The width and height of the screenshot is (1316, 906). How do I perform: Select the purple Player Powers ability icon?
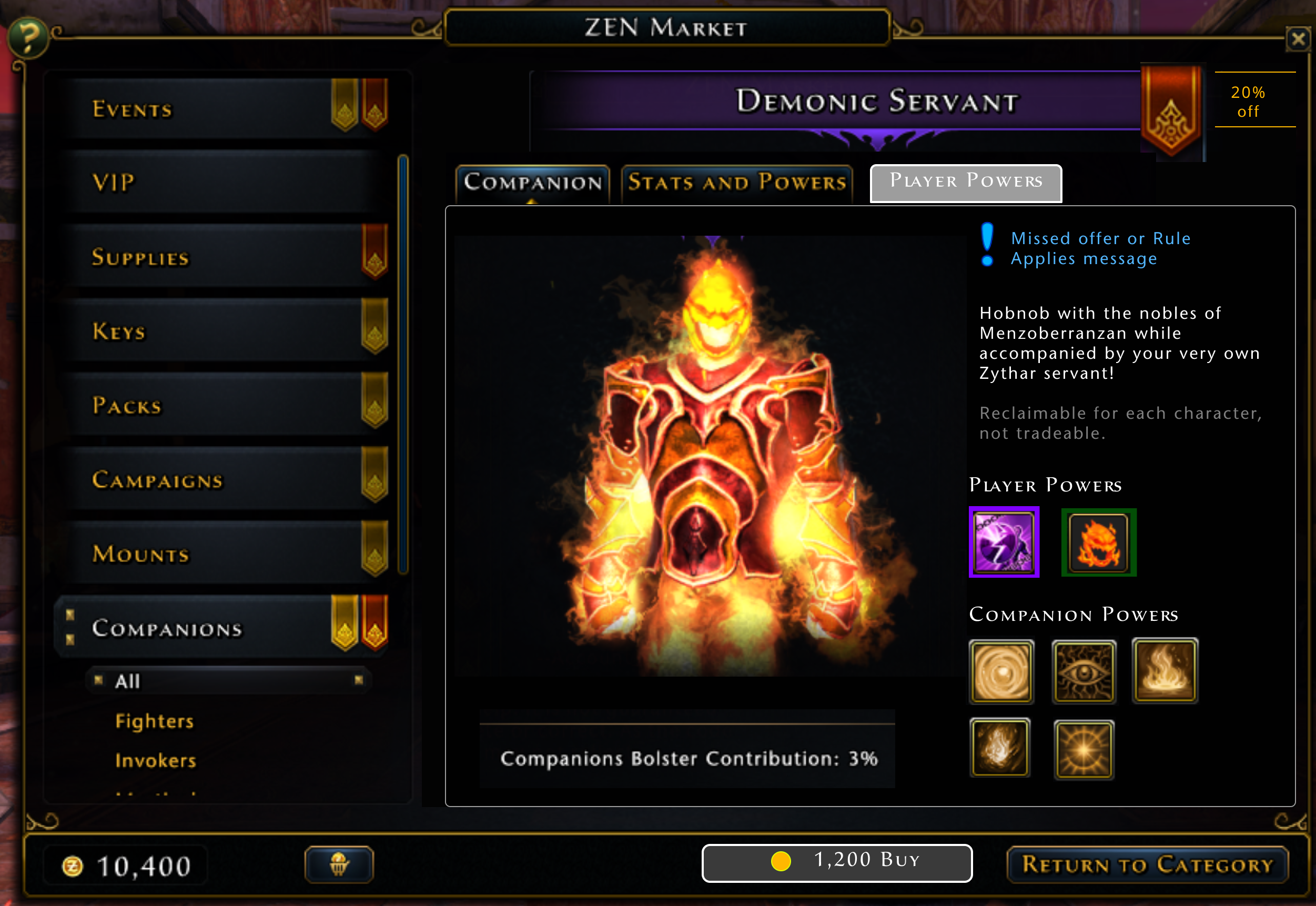[x=1004, y=542]
